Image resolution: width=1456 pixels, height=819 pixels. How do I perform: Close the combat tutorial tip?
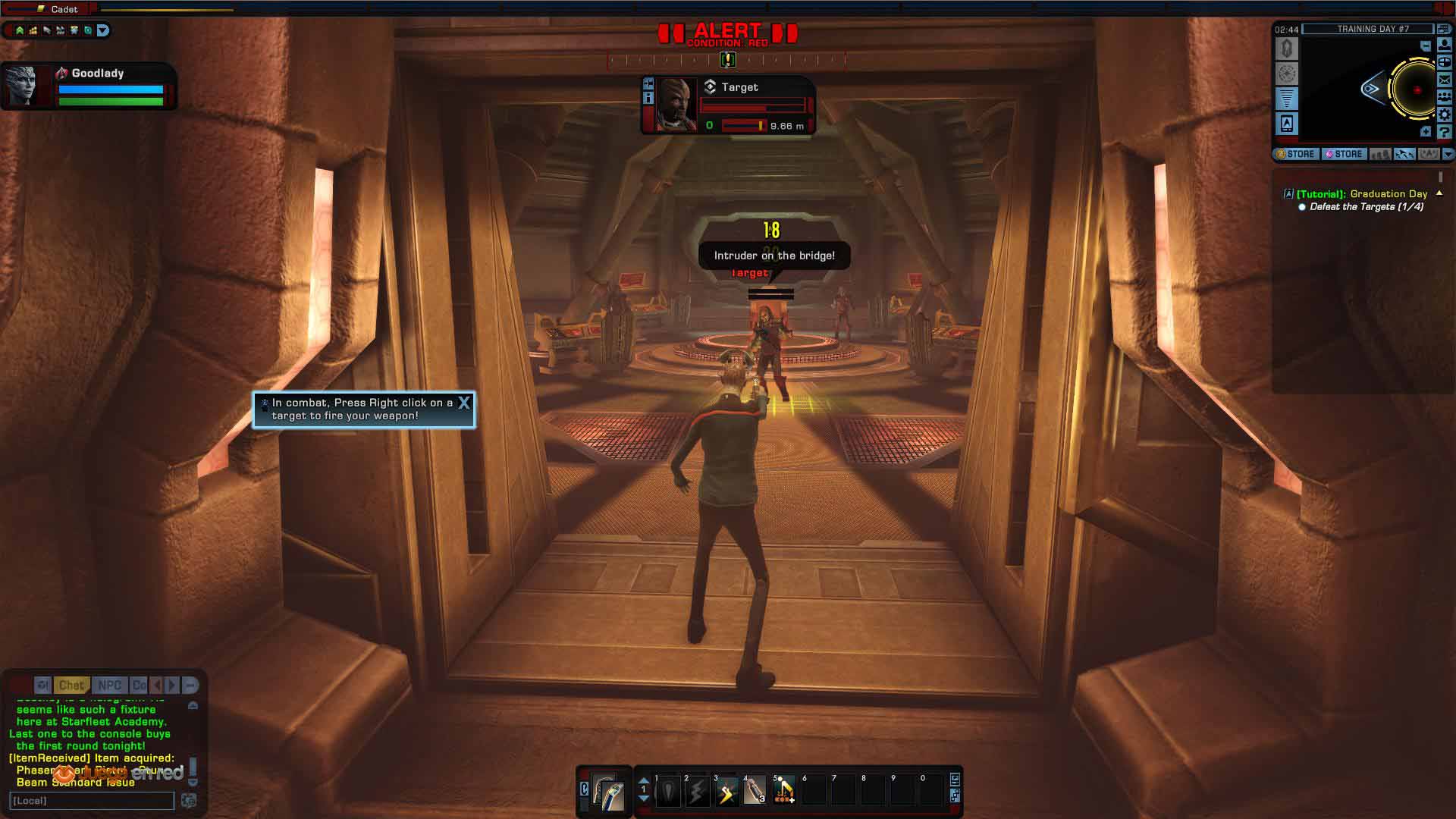[x=464, y=403]
